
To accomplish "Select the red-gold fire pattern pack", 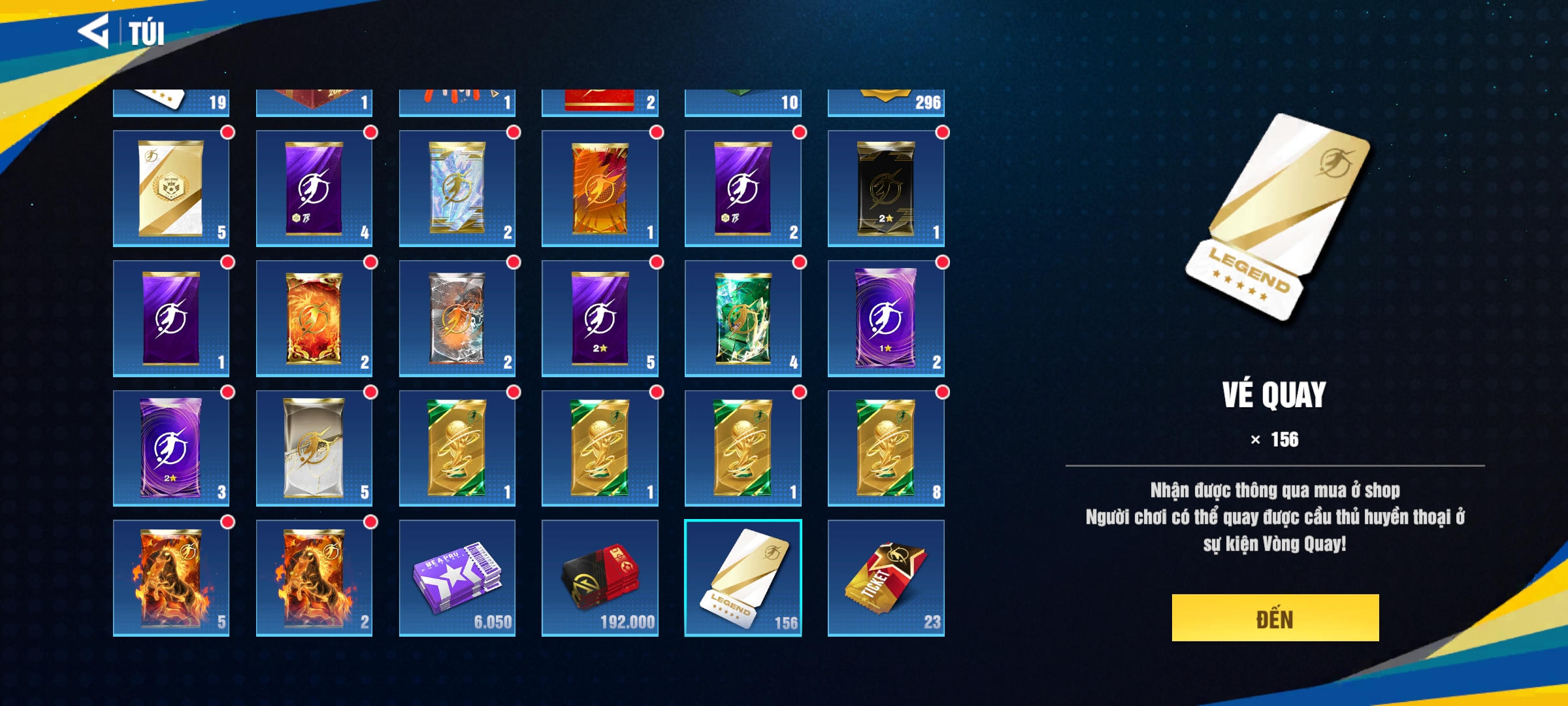I will click(314, 318).
